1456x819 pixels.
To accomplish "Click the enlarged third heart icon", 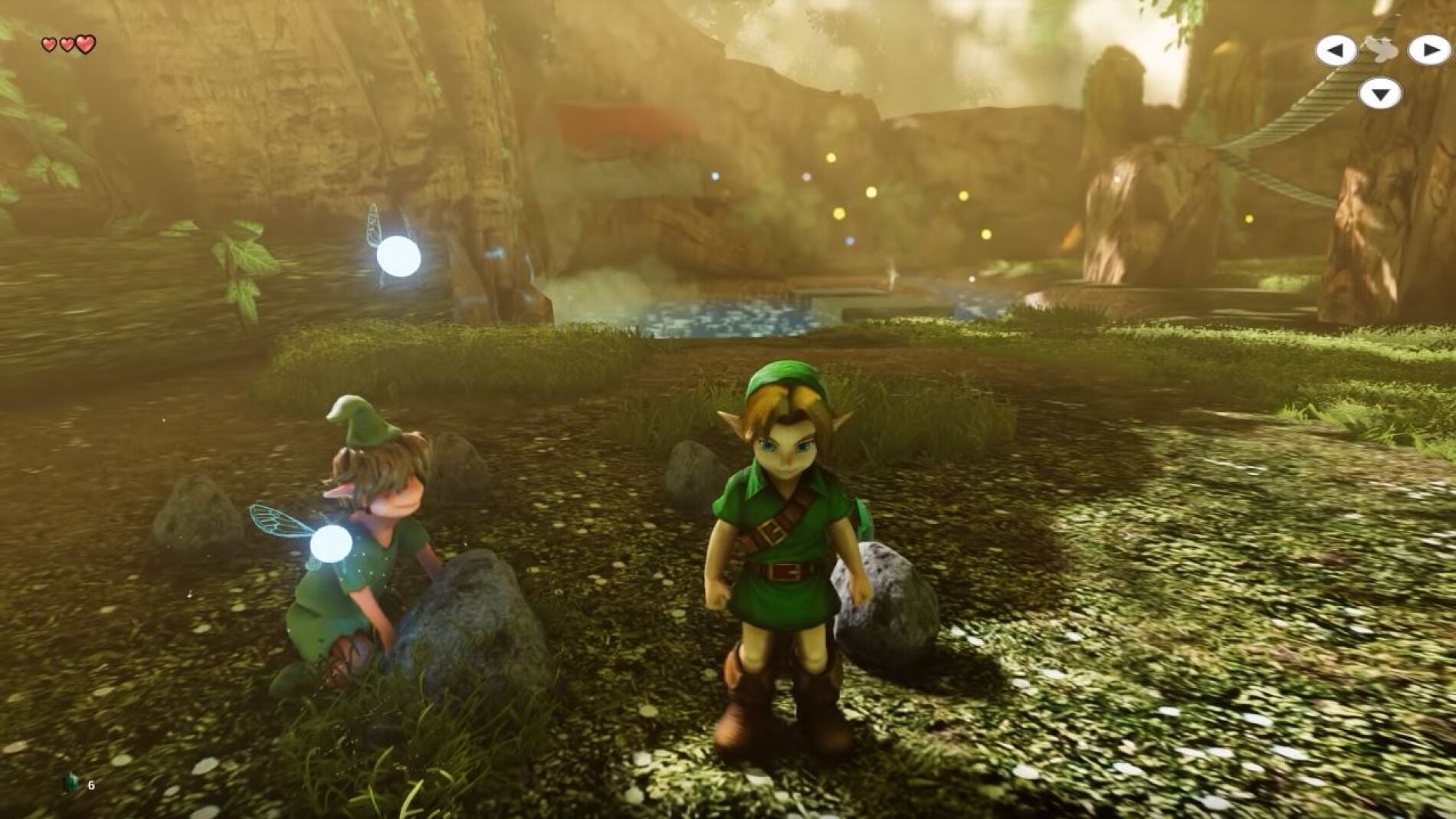I will click(85, 42).
